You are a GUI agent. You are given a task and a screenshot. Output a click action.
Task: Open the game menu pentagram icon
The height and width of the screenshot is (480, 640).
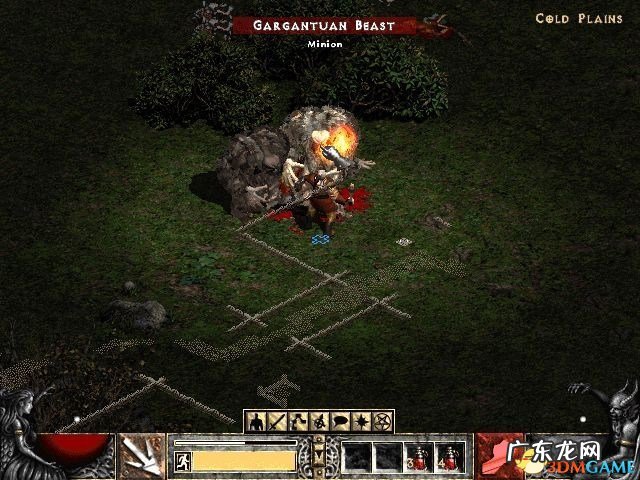pyautogui.click(x=381, y=422)
